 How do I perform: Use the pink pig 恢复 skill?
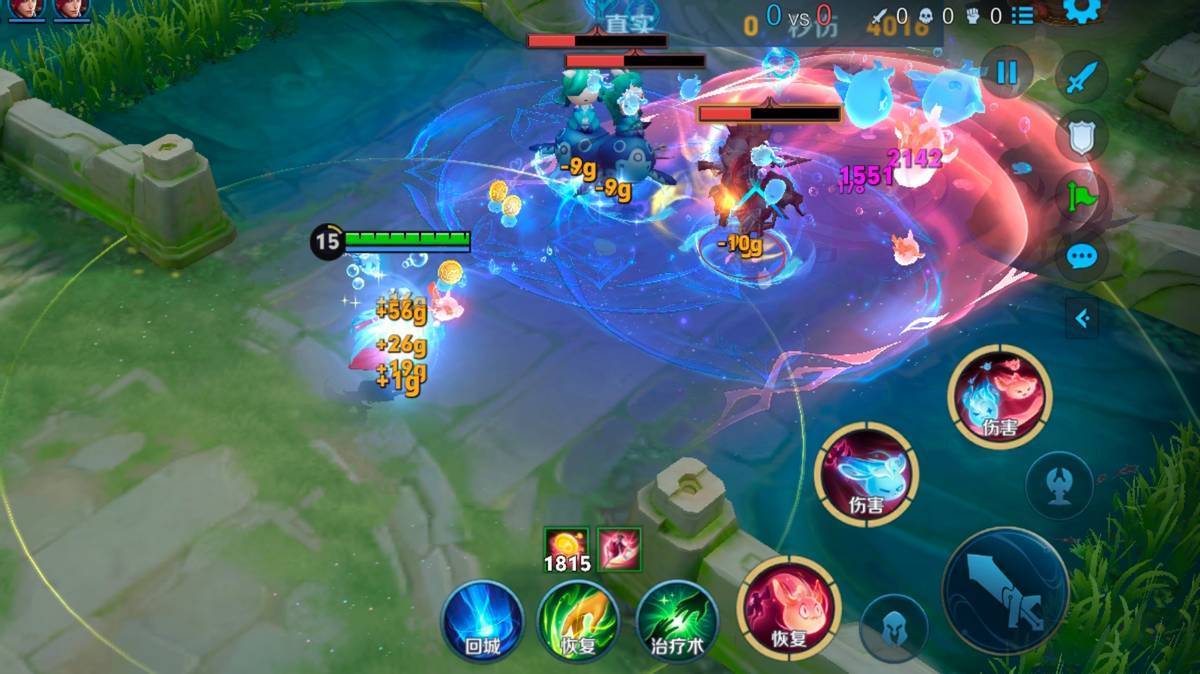tap(789, 607)
